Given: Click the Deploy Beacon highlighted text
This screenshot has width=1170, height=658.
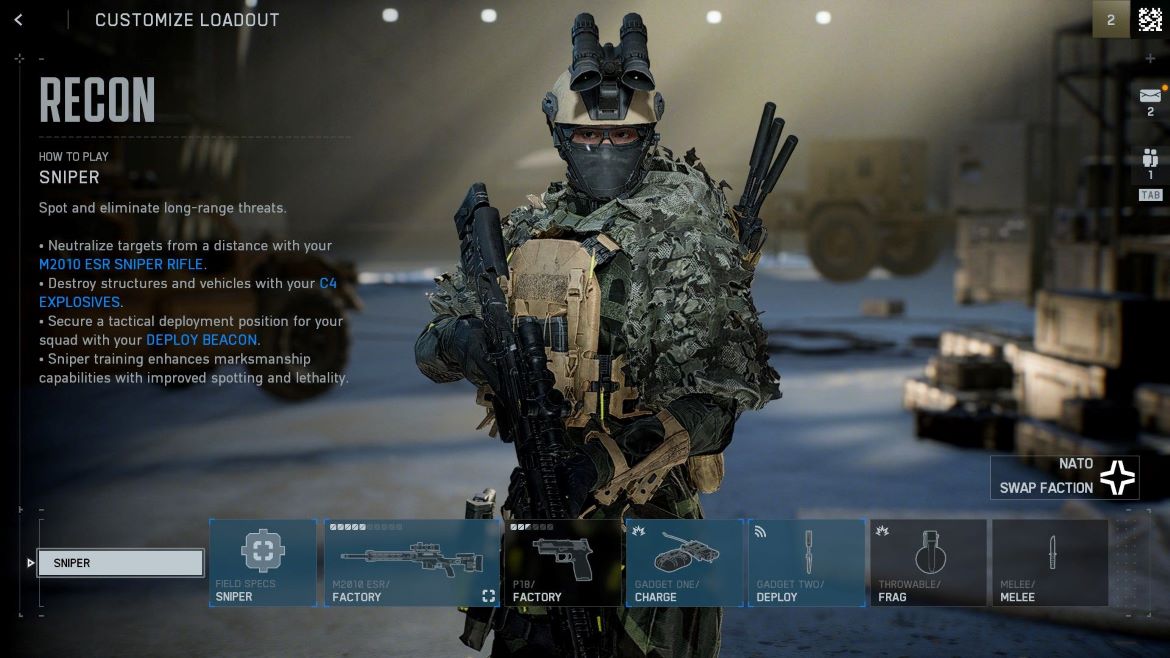Looking at the screenshot, I should click(x=202, y=340).
